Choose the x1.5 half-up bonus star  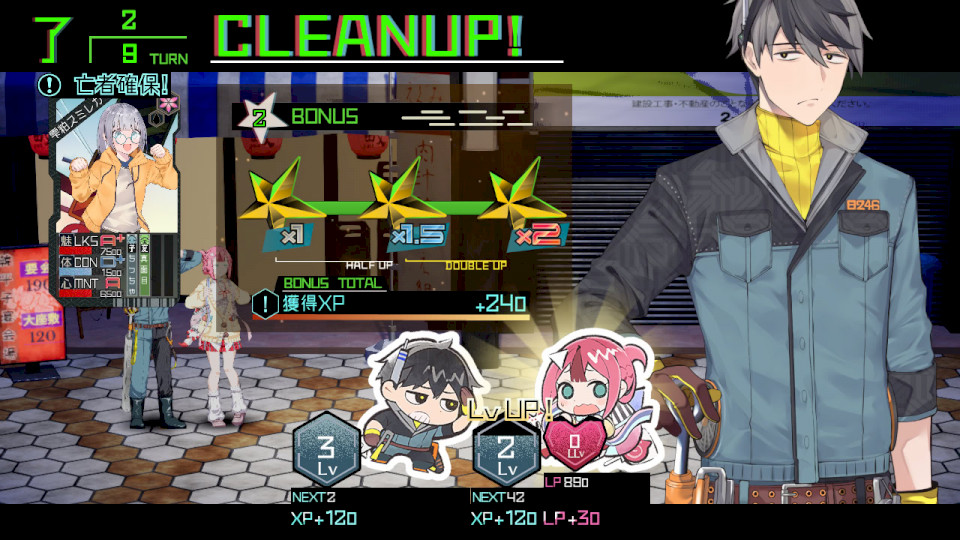pyautogui.click(x=404, y=205)
